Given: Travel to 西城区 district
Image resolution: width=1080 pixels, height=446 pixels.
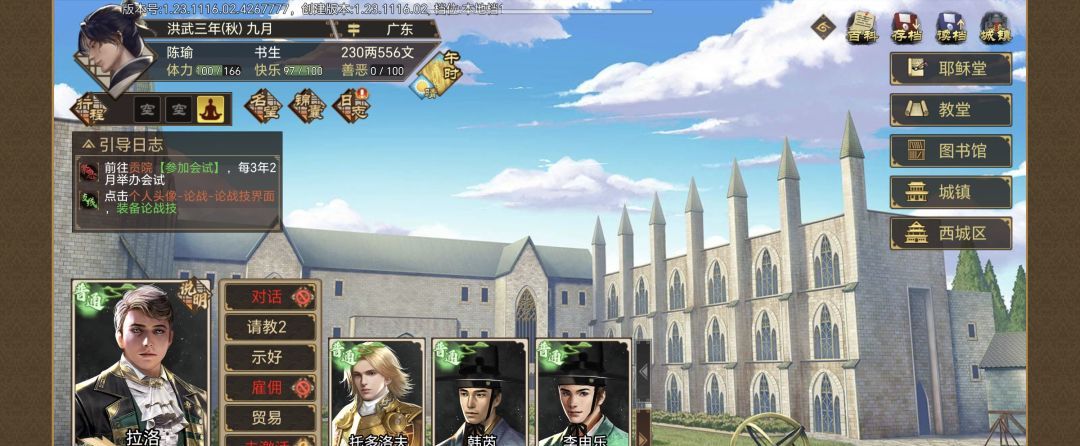Looking at the screenshot, I should (950, 233).
